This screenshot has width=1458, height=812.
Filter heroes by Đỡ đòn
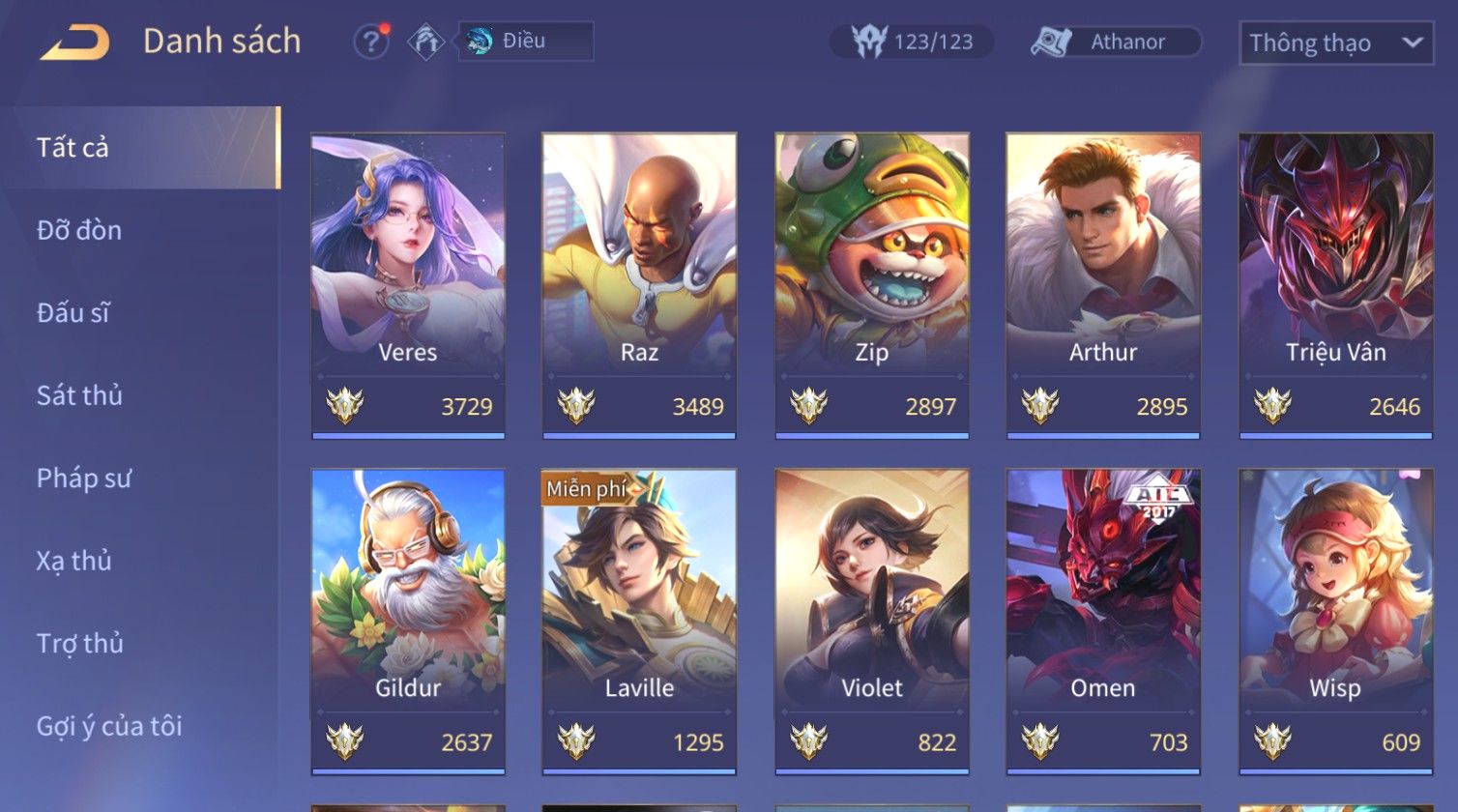(79, 230)
